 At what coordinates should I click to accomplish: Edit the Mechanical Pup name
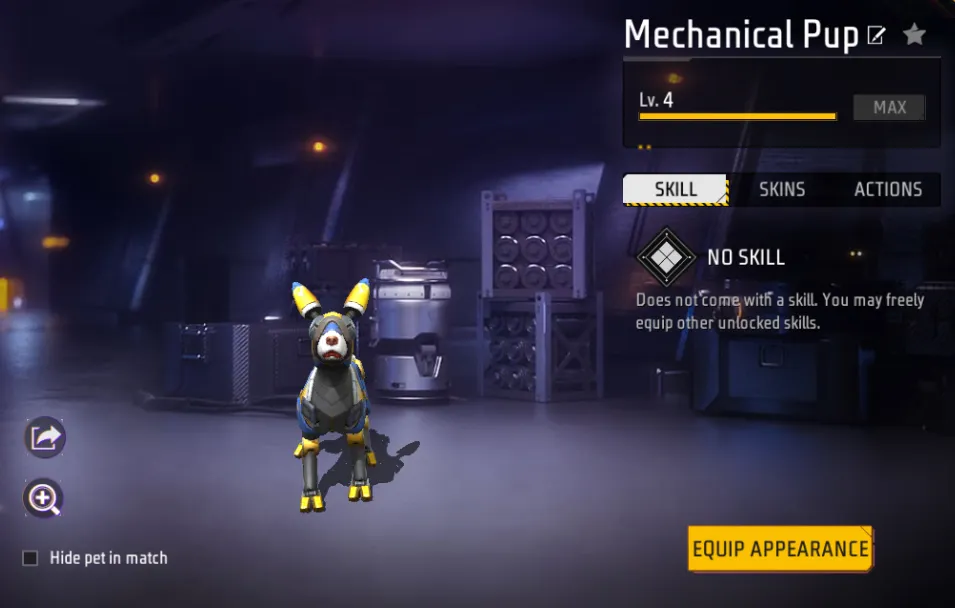pyautogui.click(x=876, y=37)
